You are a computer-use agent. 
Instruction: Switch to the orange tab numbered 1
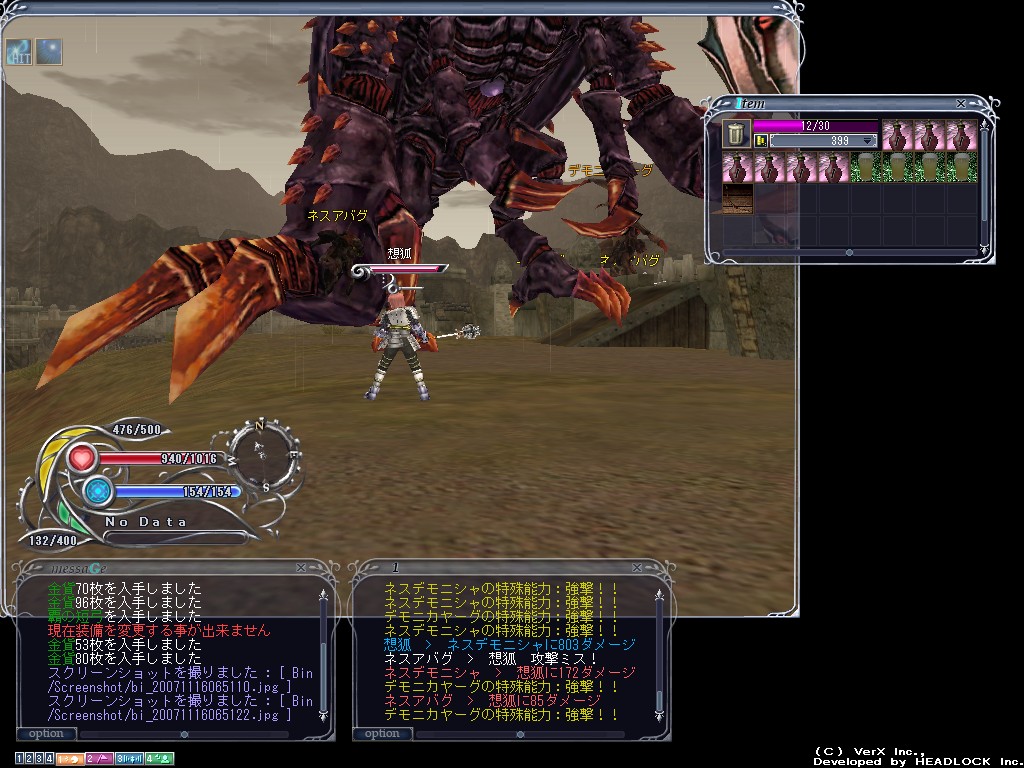coord(69,759)
